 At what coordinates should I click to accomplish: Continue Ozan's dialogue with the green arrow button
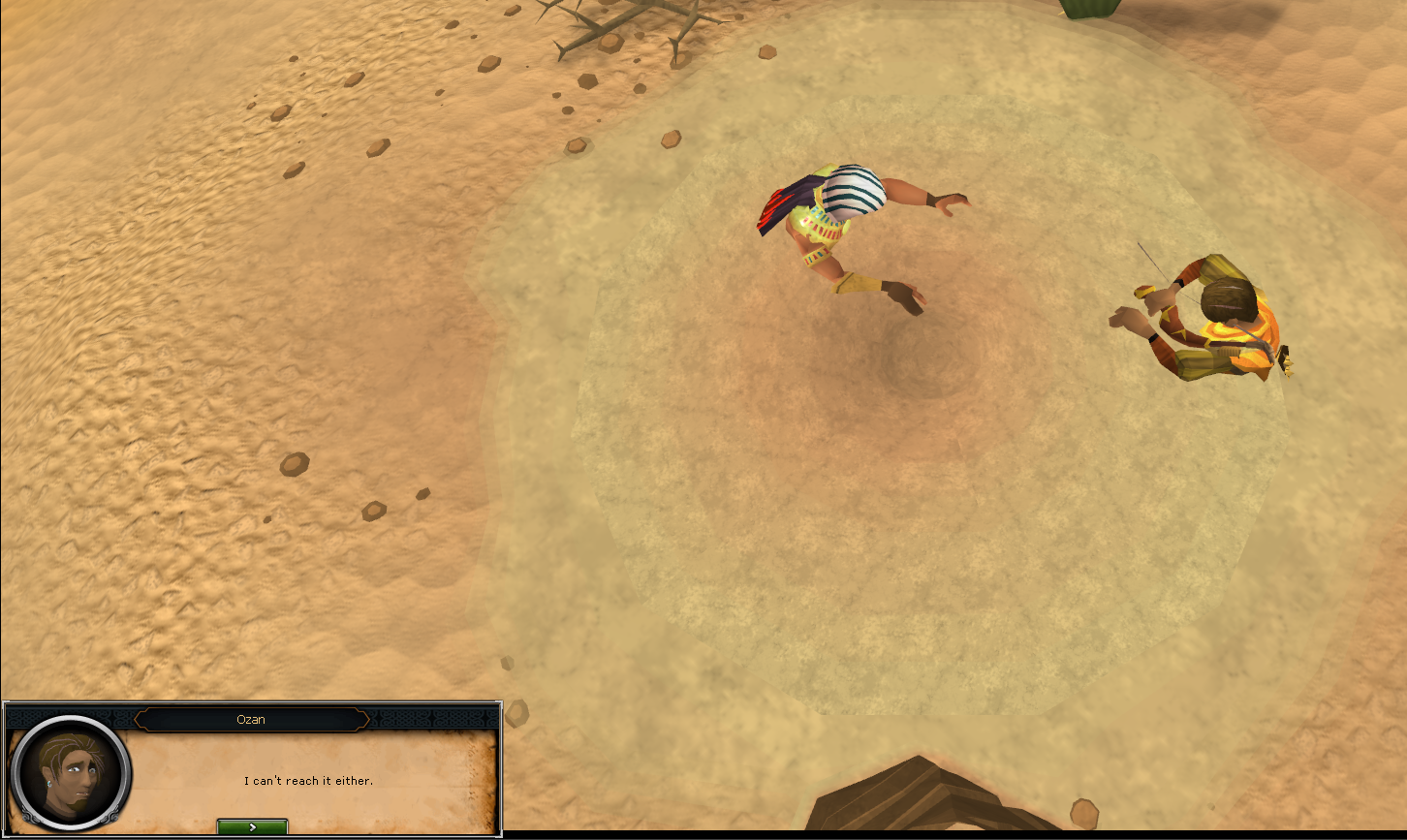(252, 826)
